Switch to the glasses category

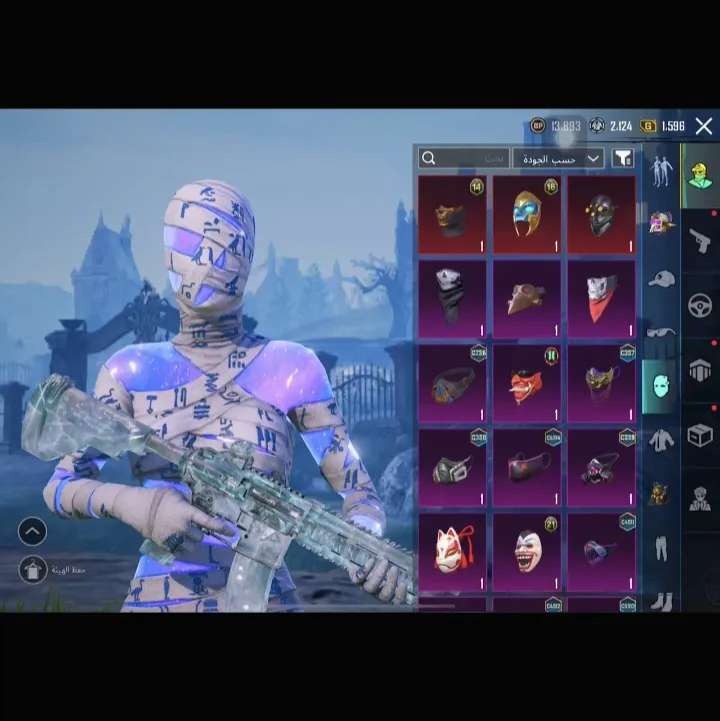(x=661, y=332)
